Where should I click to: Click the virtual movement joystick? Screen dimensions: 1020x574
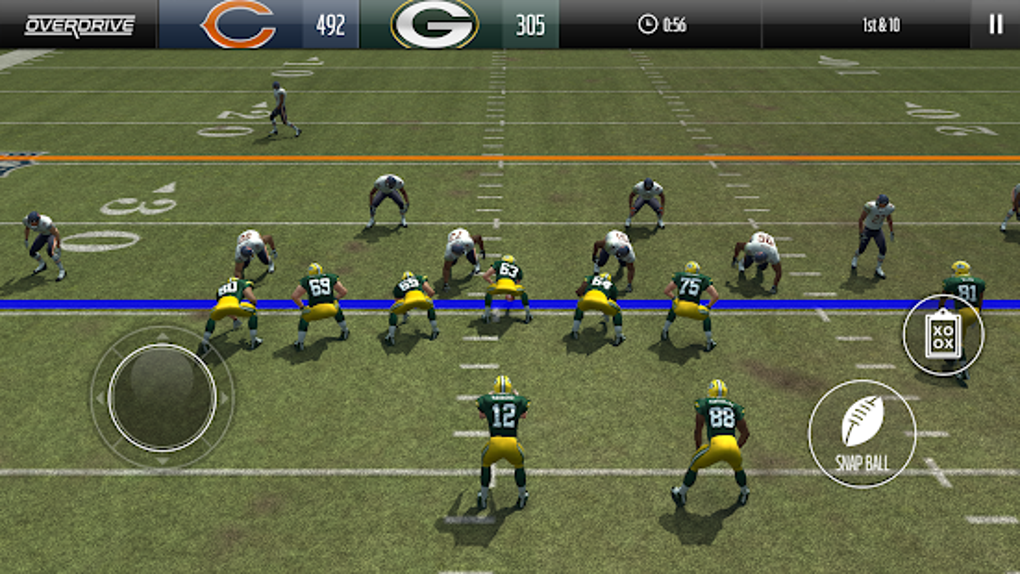162,397
